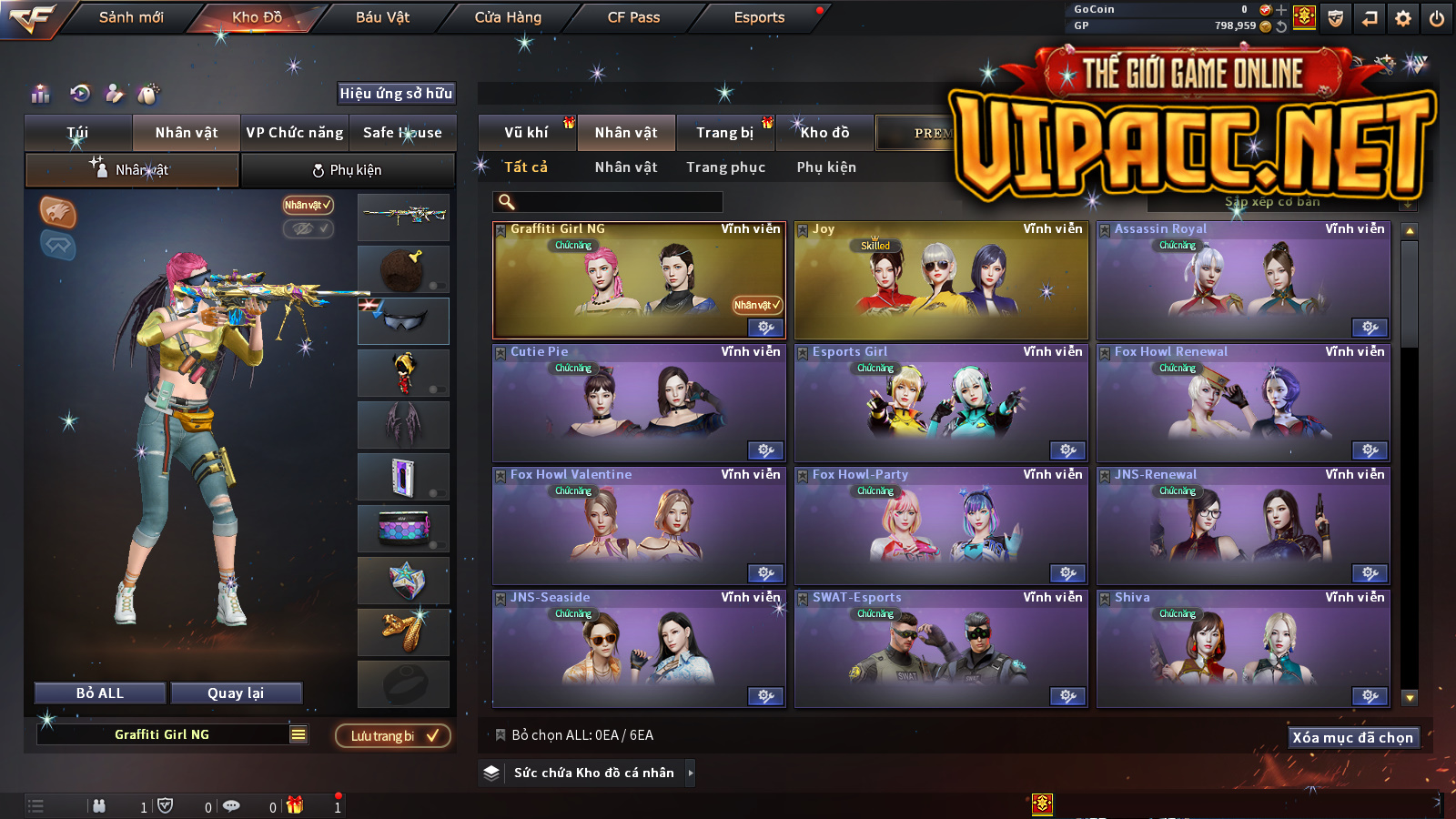Switch to the Trang bị tab
Image resolution: width=1456 pixels, height=819 pixels.
coord(724,133)
